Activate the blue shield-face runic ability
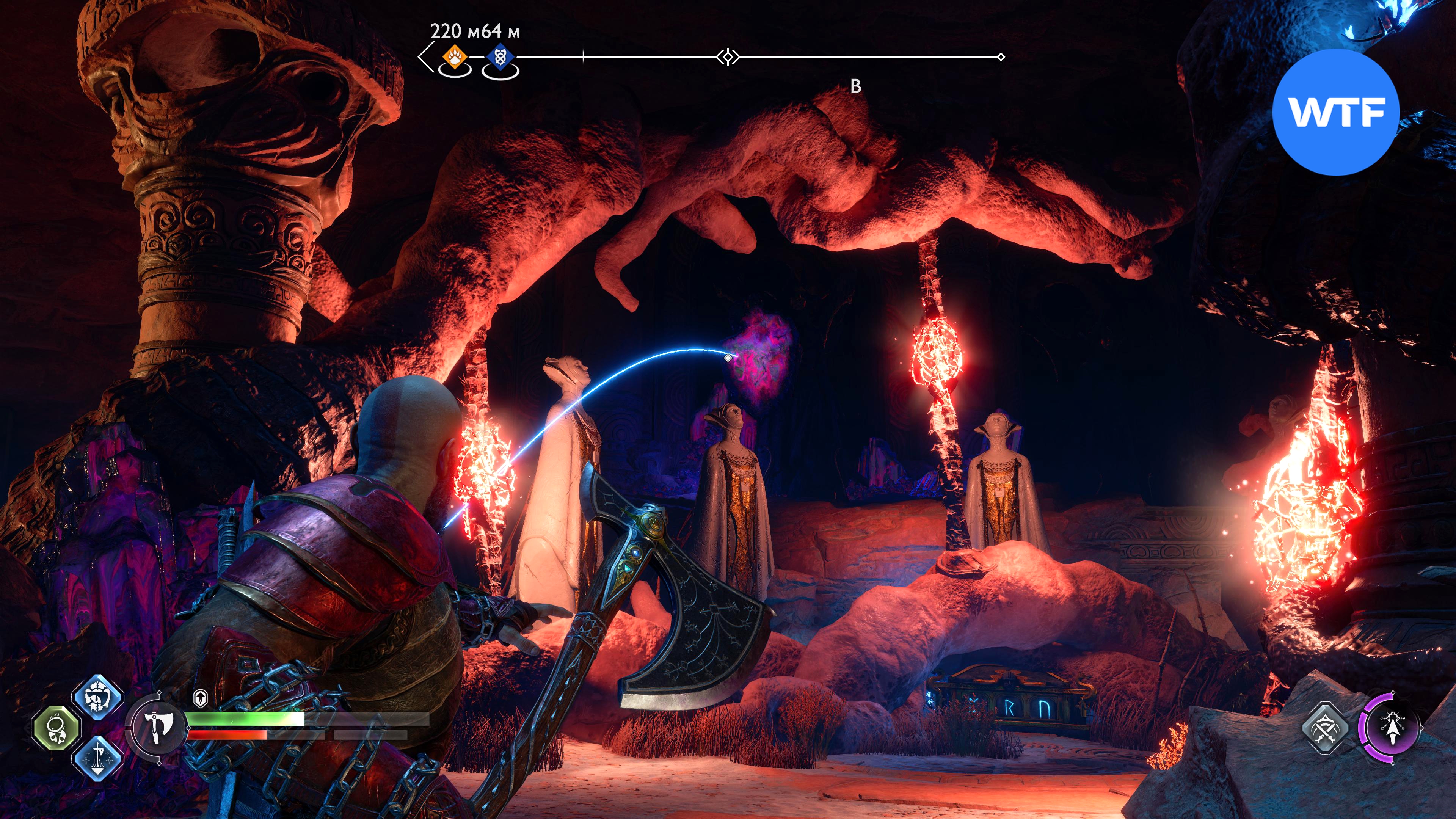 coord(98,697)
